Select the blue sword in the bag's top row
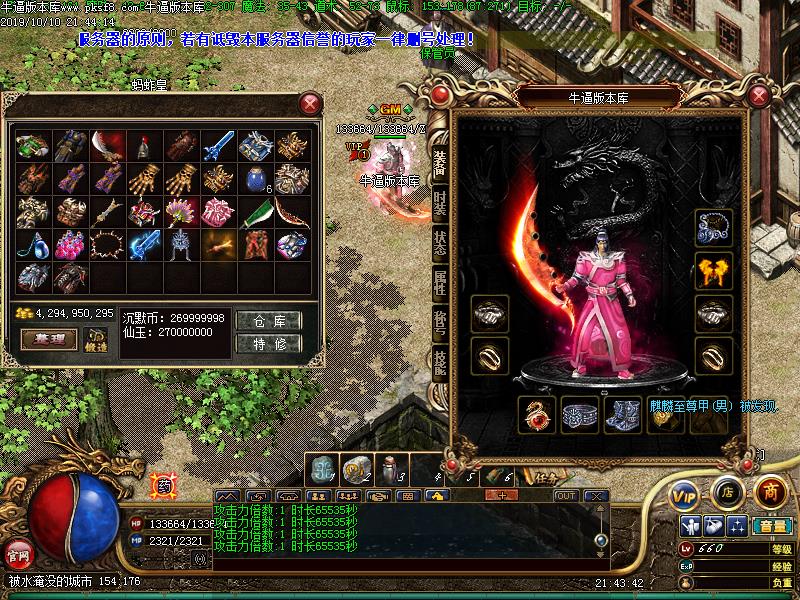This screenshot has height=600, width=800. point(218,147)
